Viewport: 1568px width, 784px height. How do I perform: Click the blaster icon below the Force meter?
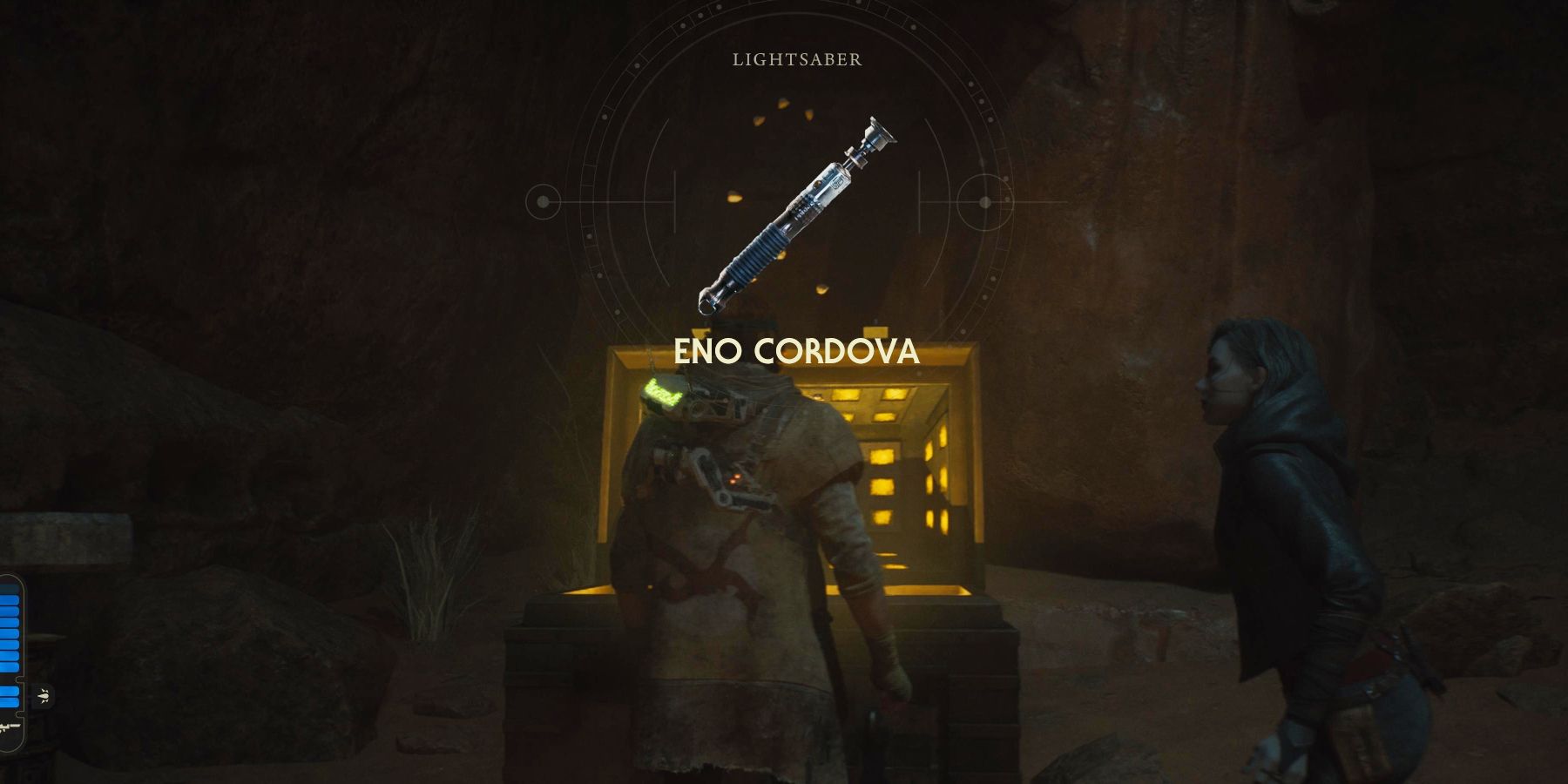pos(10,726)
